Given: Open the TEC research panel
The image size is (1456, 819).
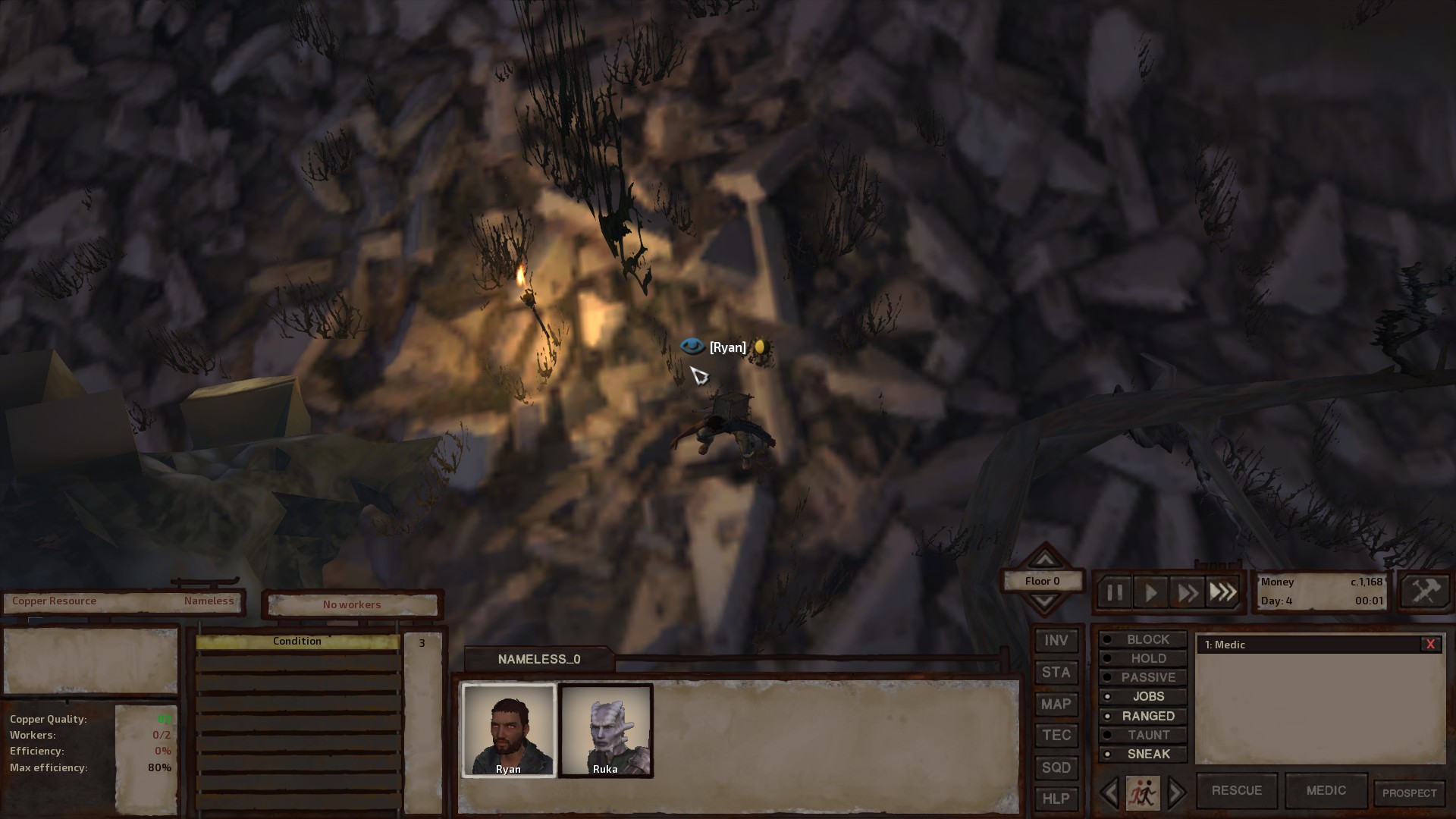Looking at the screenshot, I should click(1056, 735).
